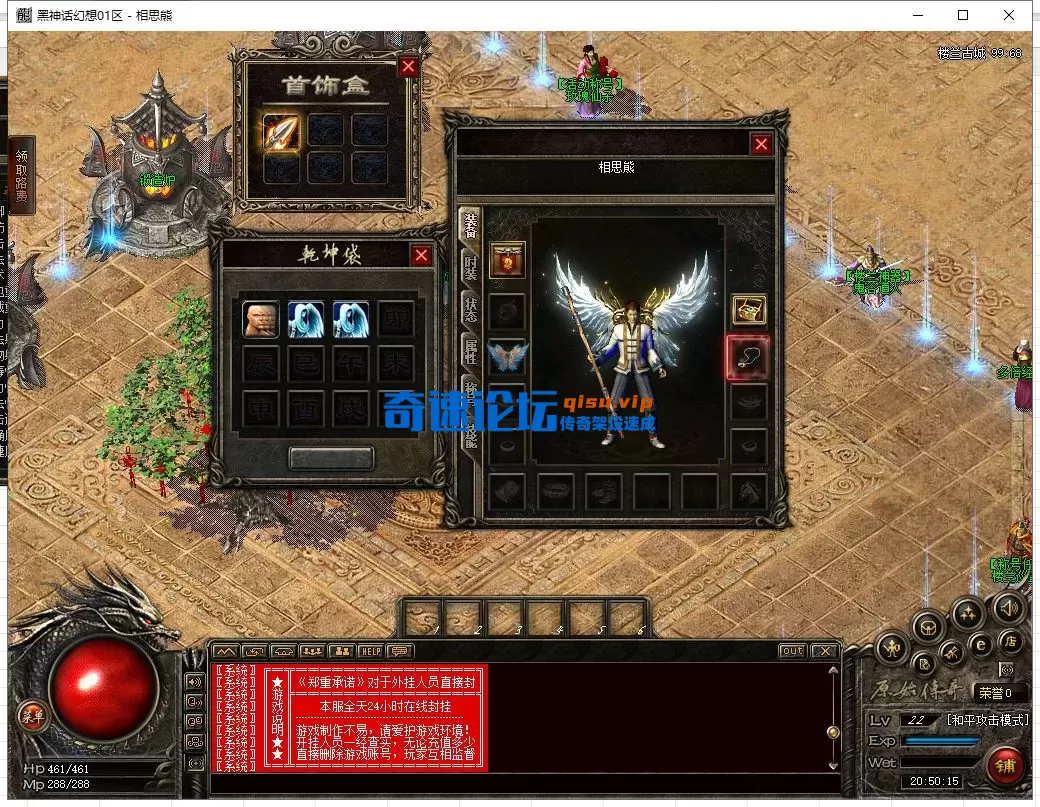
Task: Maximize the game window
Action: click(963, 15)
